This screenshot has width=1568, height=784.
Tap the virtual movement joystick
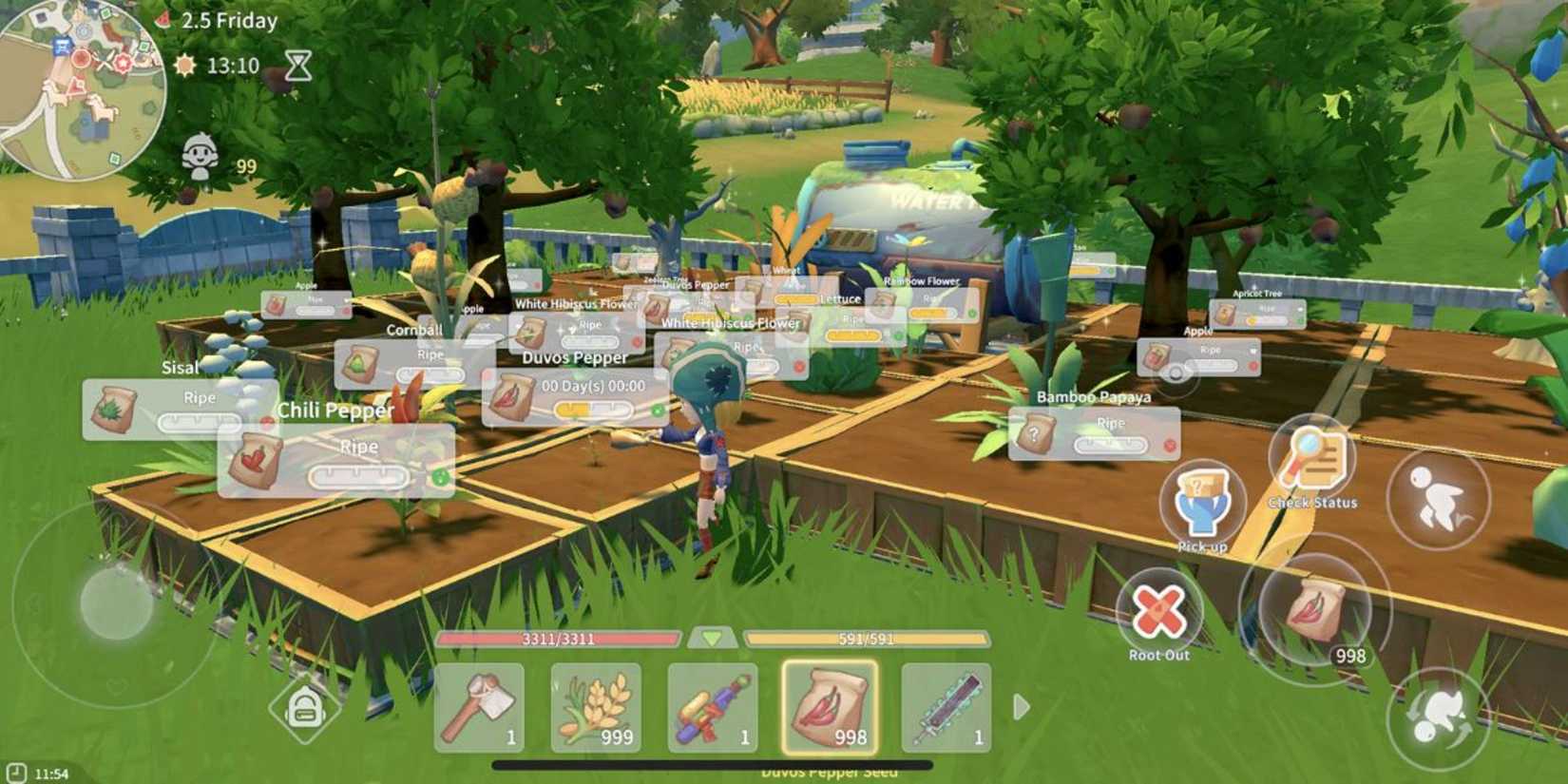[117, 602]
